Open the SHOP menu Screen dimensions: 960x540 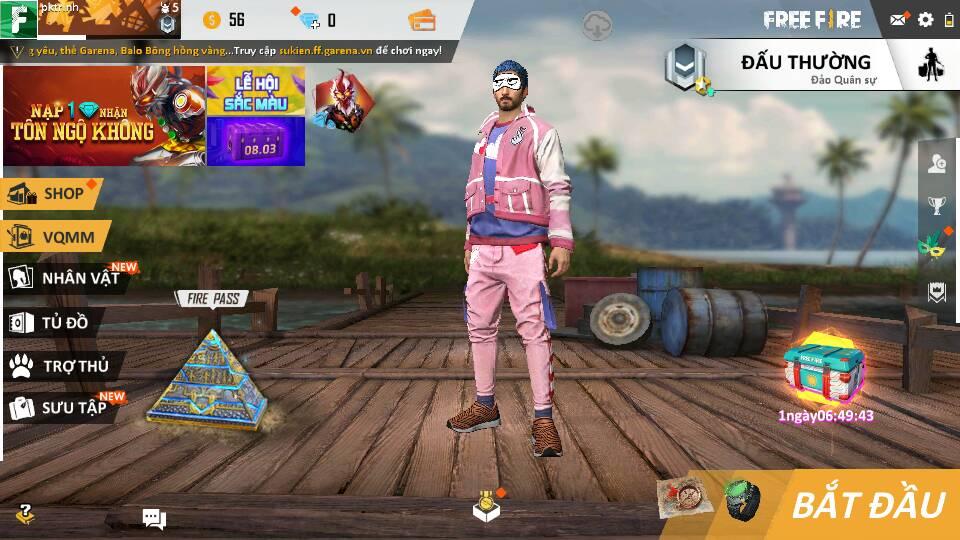click(x=52, y=194)
